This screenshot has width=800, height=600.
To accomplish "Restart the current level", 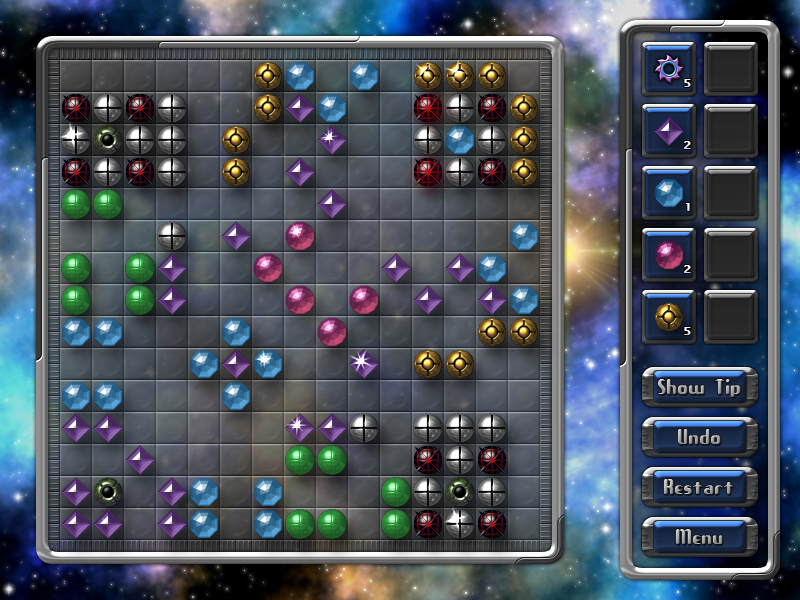I will pyautogui.click(x=699, y=487).
